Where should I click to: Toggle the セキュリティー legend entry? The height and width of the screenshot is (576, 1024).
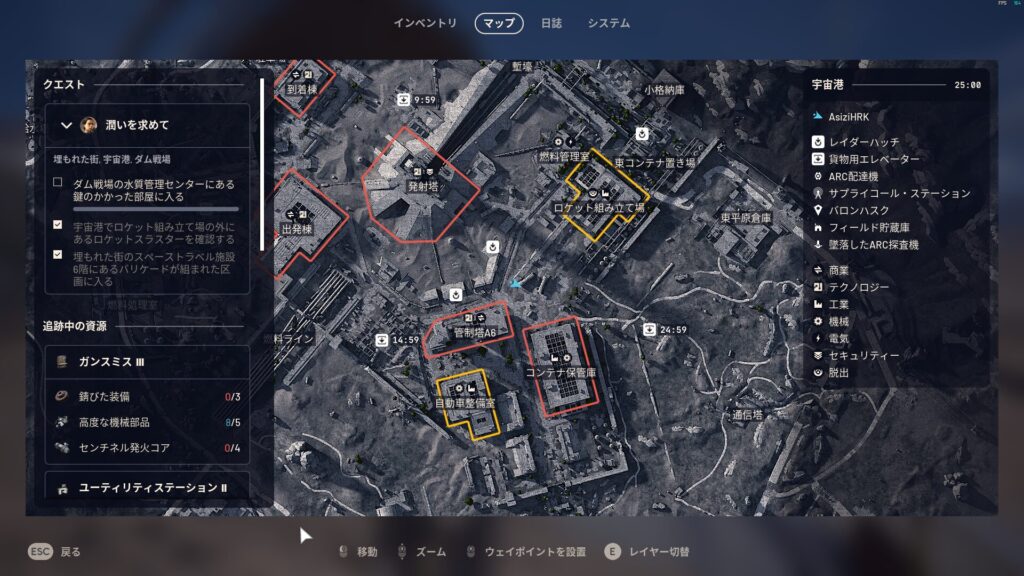(864, 355)
